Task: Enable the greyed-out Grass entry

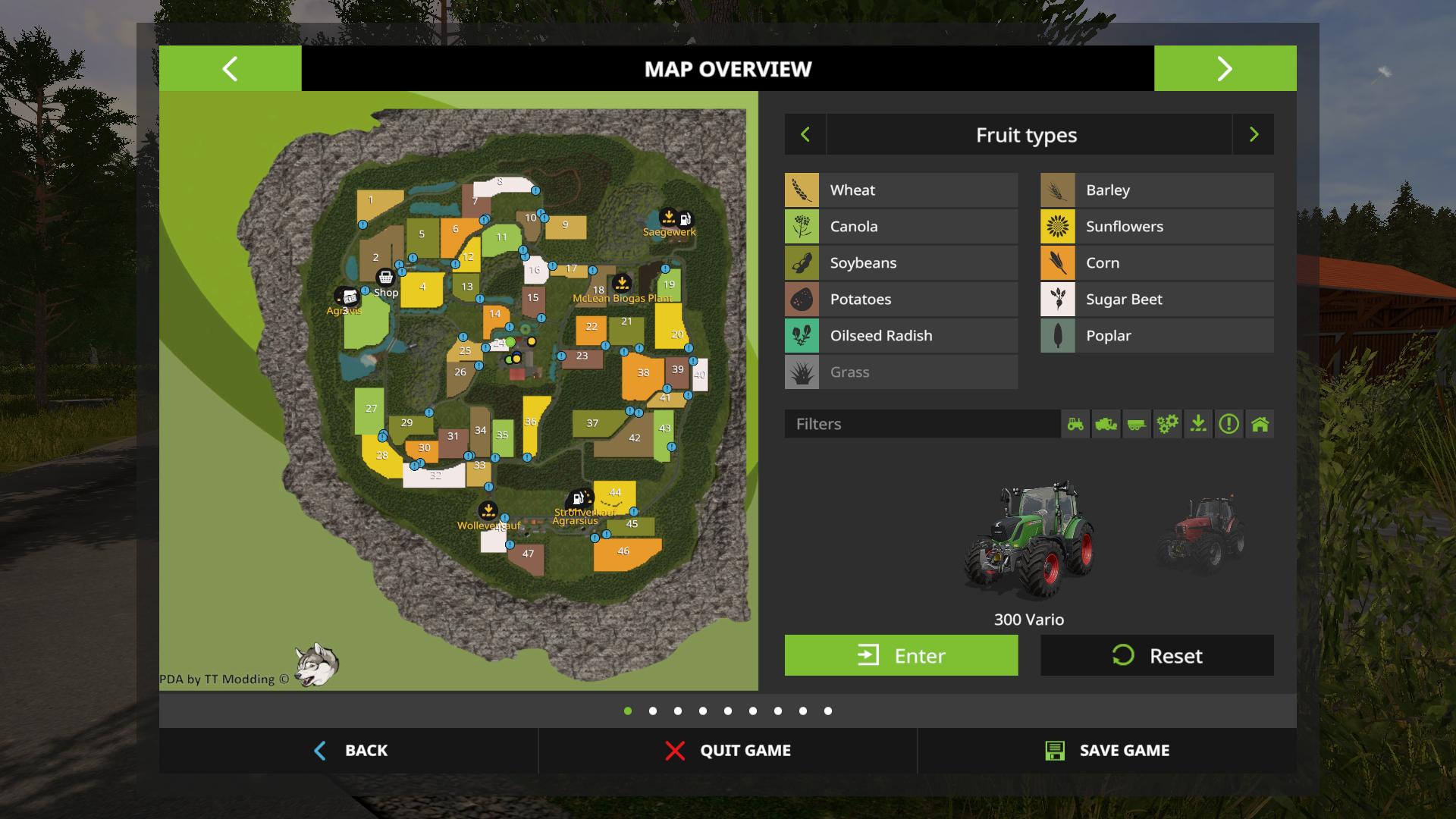Action: point(901,372)
